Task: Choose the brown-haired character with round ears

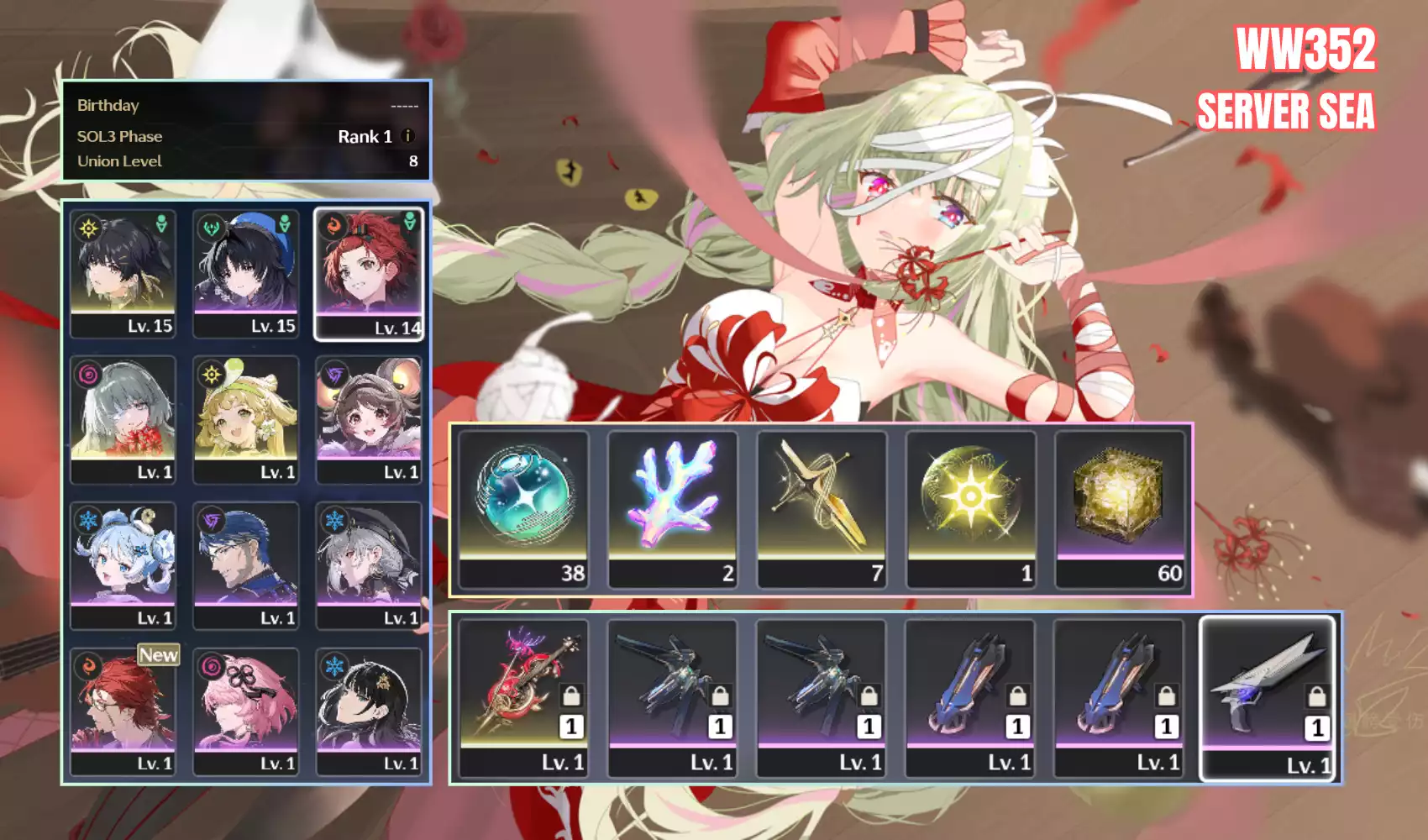Action: coord(369,419)
